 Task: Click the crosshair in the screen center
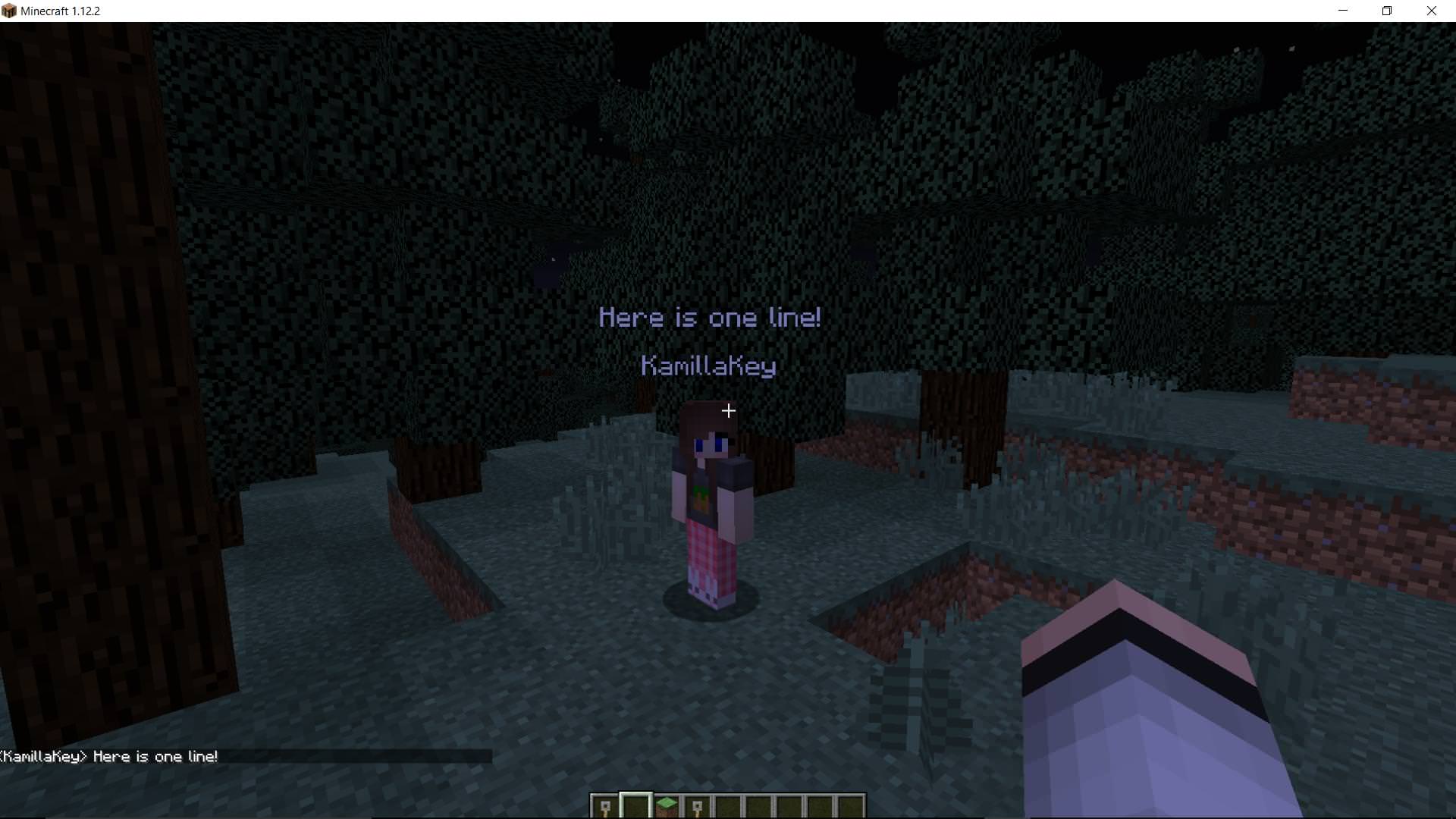coord(728,410)
